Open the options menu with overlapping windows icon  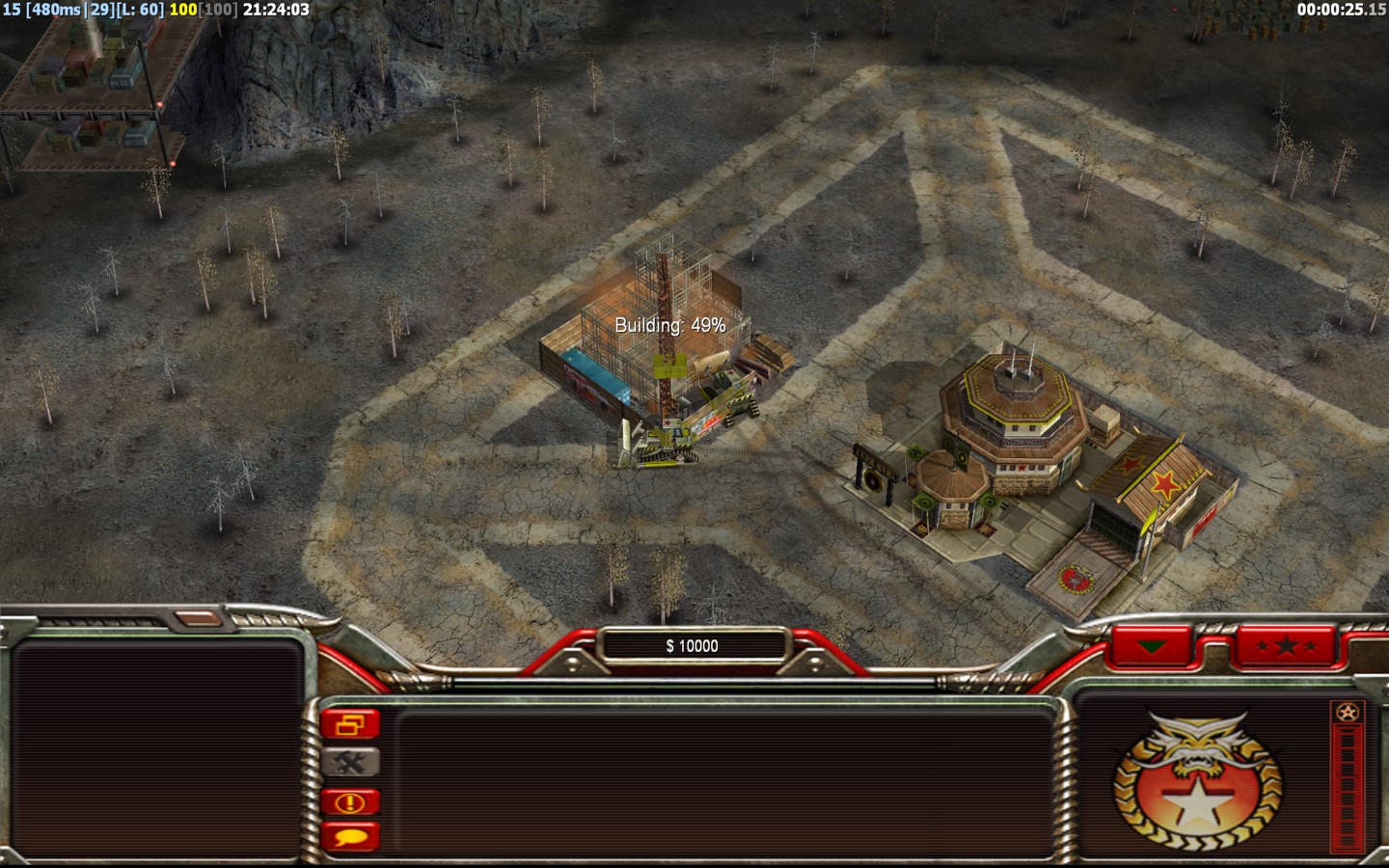pyautogui.click(x=350, y=724)
